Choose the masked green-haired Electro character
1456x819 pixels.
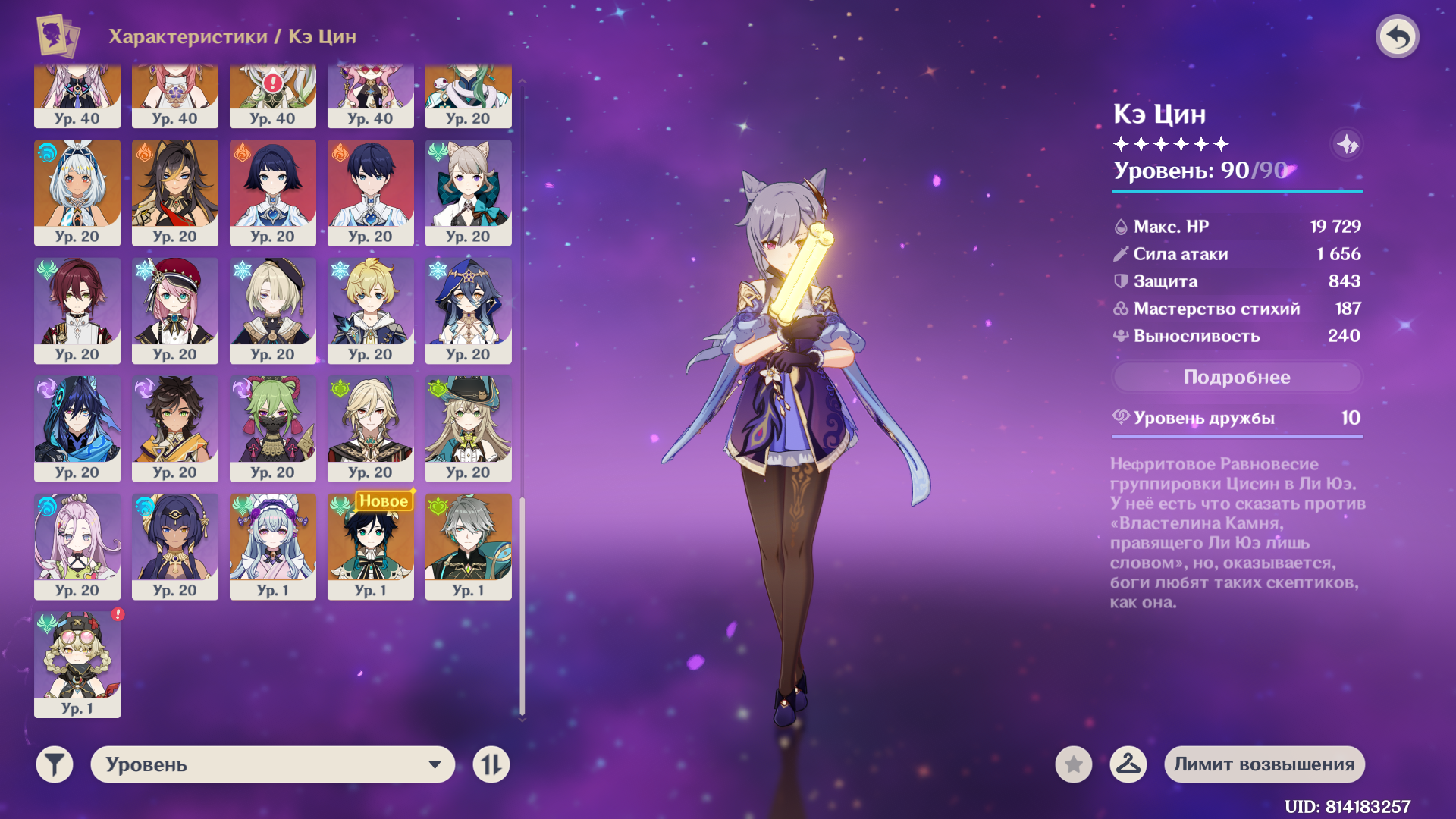pyautogui.click(x=273, y=428)
